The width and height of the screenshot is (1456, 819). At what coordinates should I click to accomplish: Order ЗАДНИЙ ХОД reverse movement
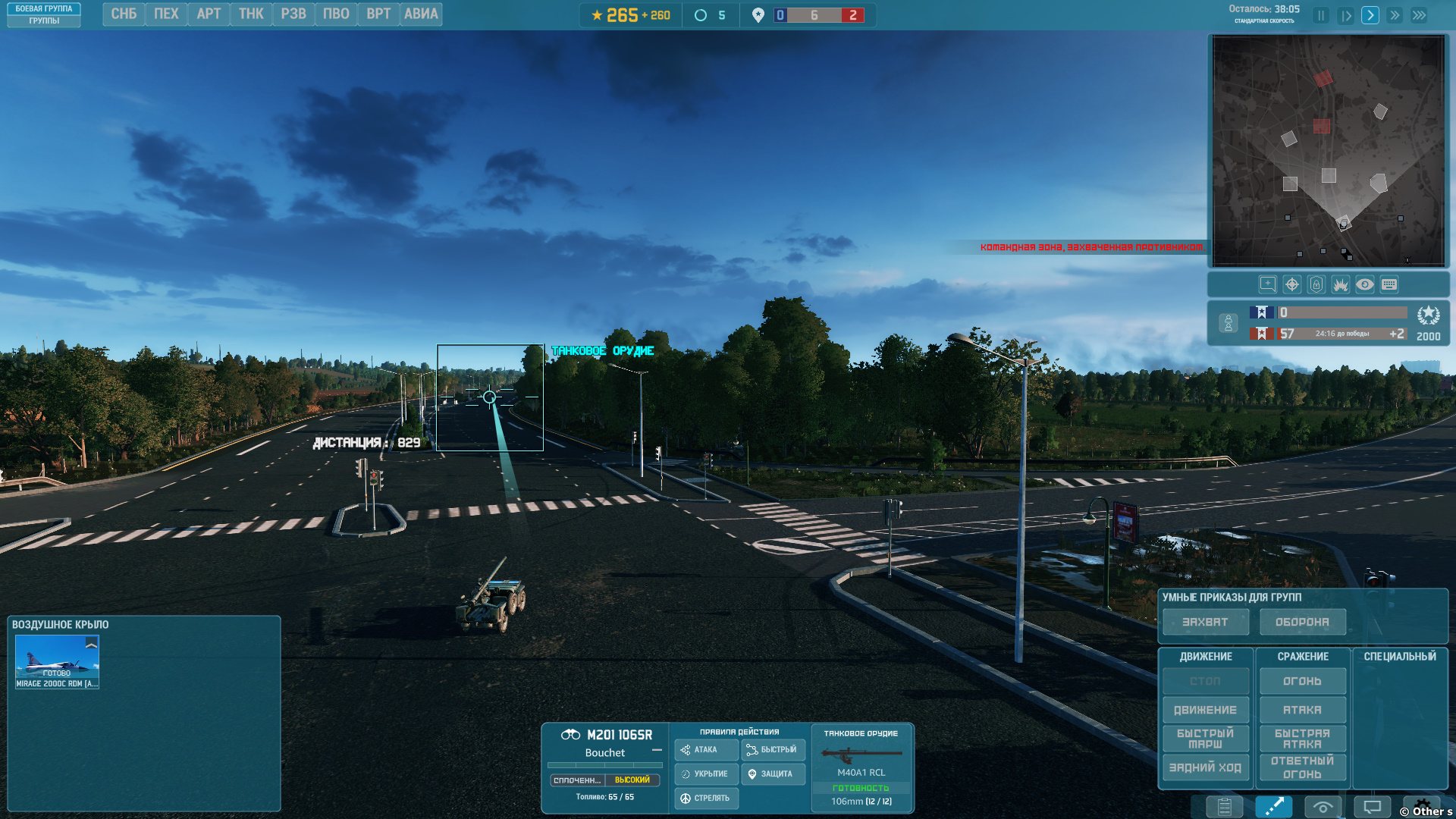tap(1205, 768)
